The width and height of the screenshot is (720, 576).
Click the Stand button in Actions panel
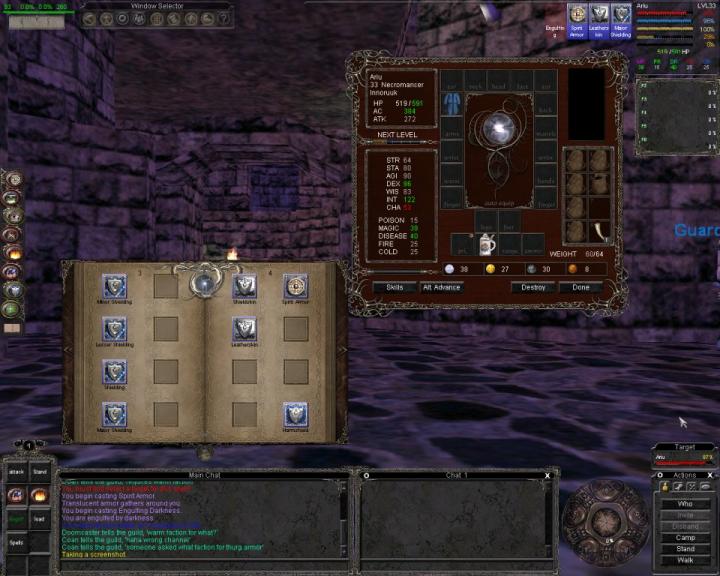pos(685,549)
